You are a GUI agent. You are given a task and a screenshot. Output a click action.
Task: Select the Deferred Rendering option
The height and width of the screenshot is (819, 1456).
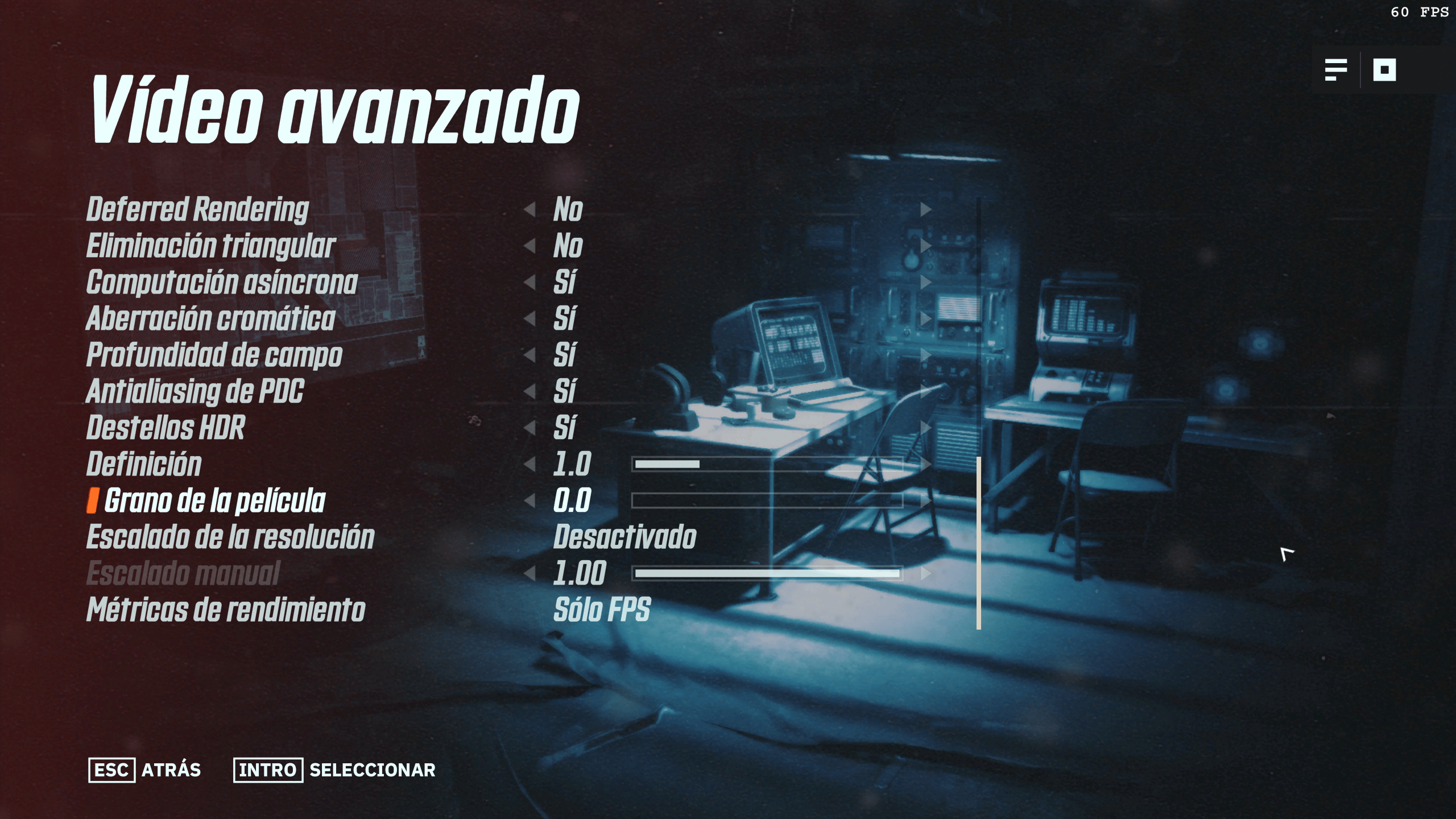[197, 209]
